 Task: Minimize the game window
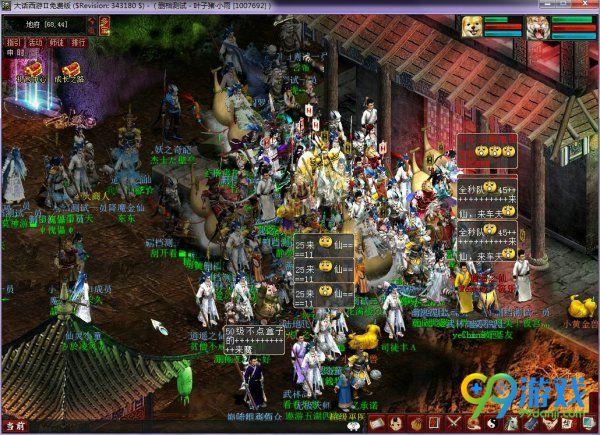(x=548, y=5)
